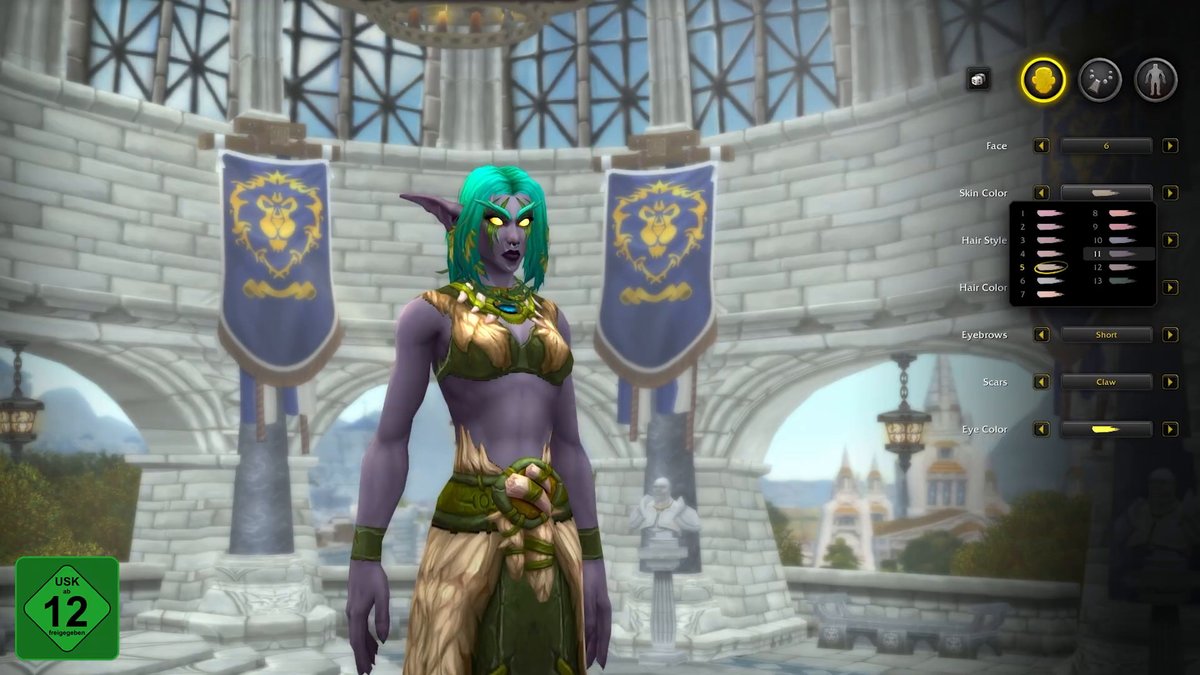The width and height of the screenshot is (1200, 675).
Task: Switch to the body customization category
Action: [1155, 79]
